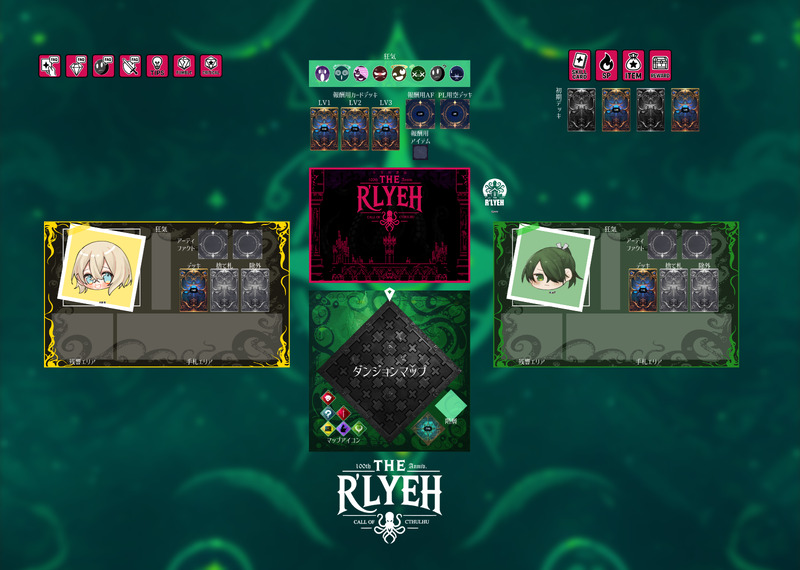Screen dimensions: 800x570
Task: Open THE R'LYEH red title card
Action: pyautogui.click(x=389, y=225)
